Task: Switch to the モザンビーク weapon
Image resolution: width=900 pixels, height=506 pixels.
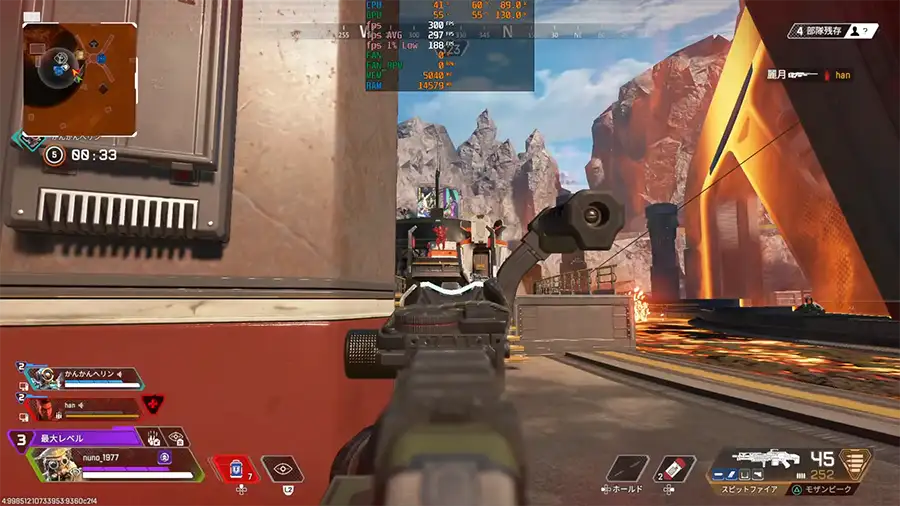Action: tap(820, 490)
